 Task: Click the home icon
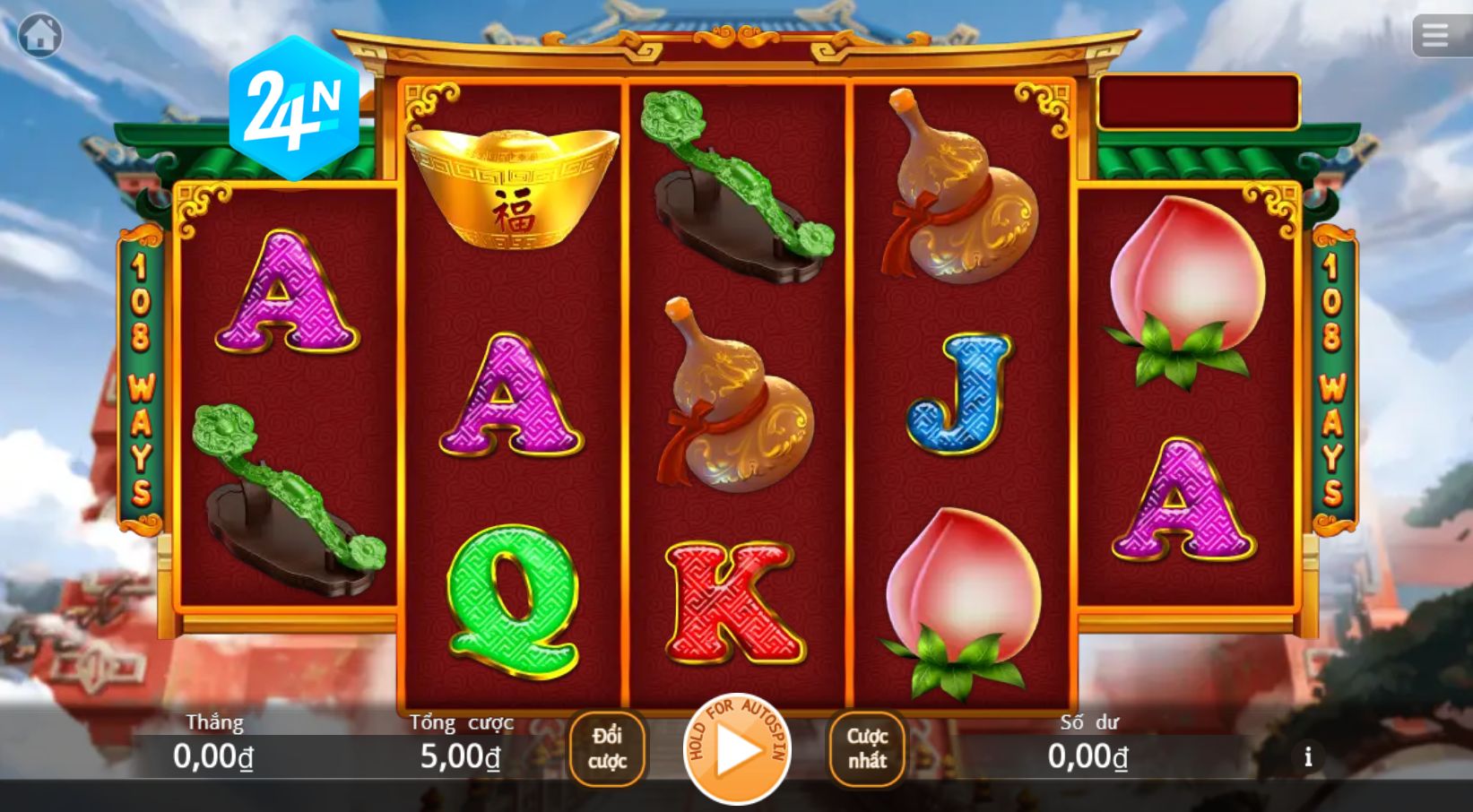click(x=37, y=35)
